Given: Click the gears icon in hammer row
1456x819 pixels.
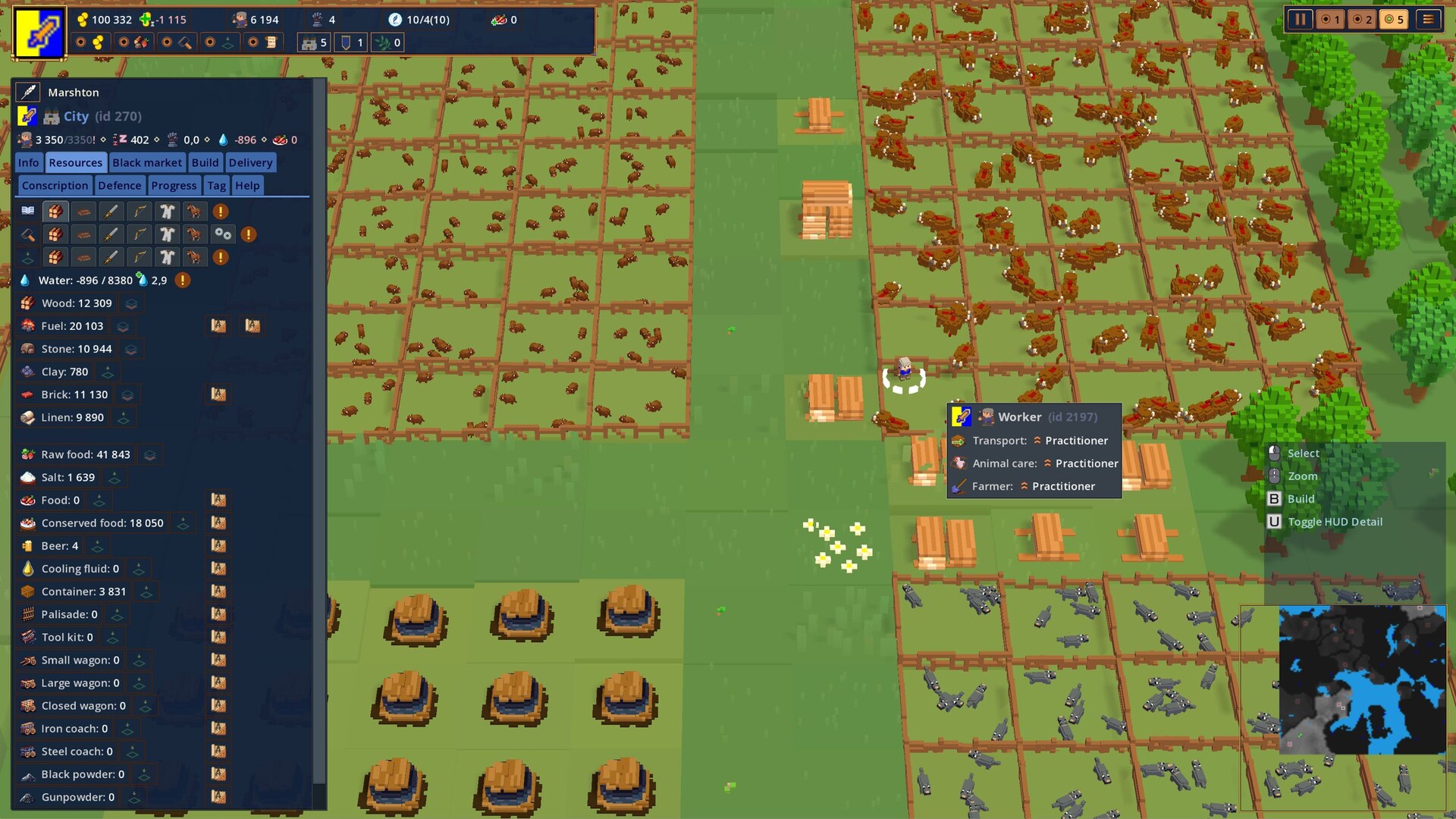Looking at the screenshot, I should [222, 234].
